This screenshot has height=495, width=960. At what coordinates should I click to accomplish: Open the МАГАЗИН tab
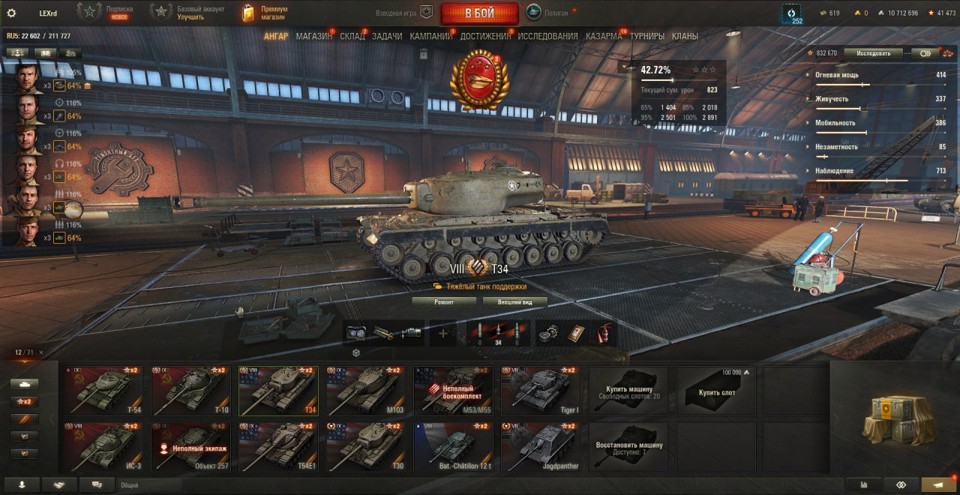point(314,36)
